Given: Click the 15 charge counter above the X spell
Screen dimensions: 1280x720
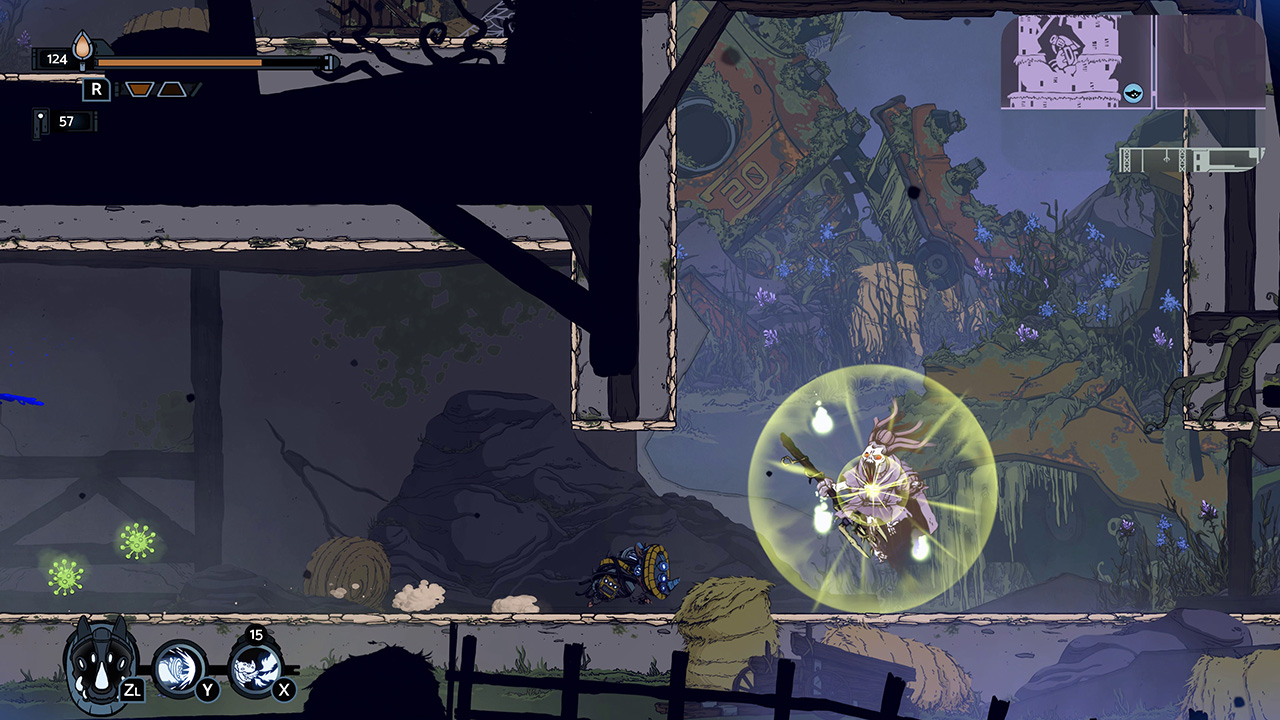Looking at the screenshot, I should (255, 634).
